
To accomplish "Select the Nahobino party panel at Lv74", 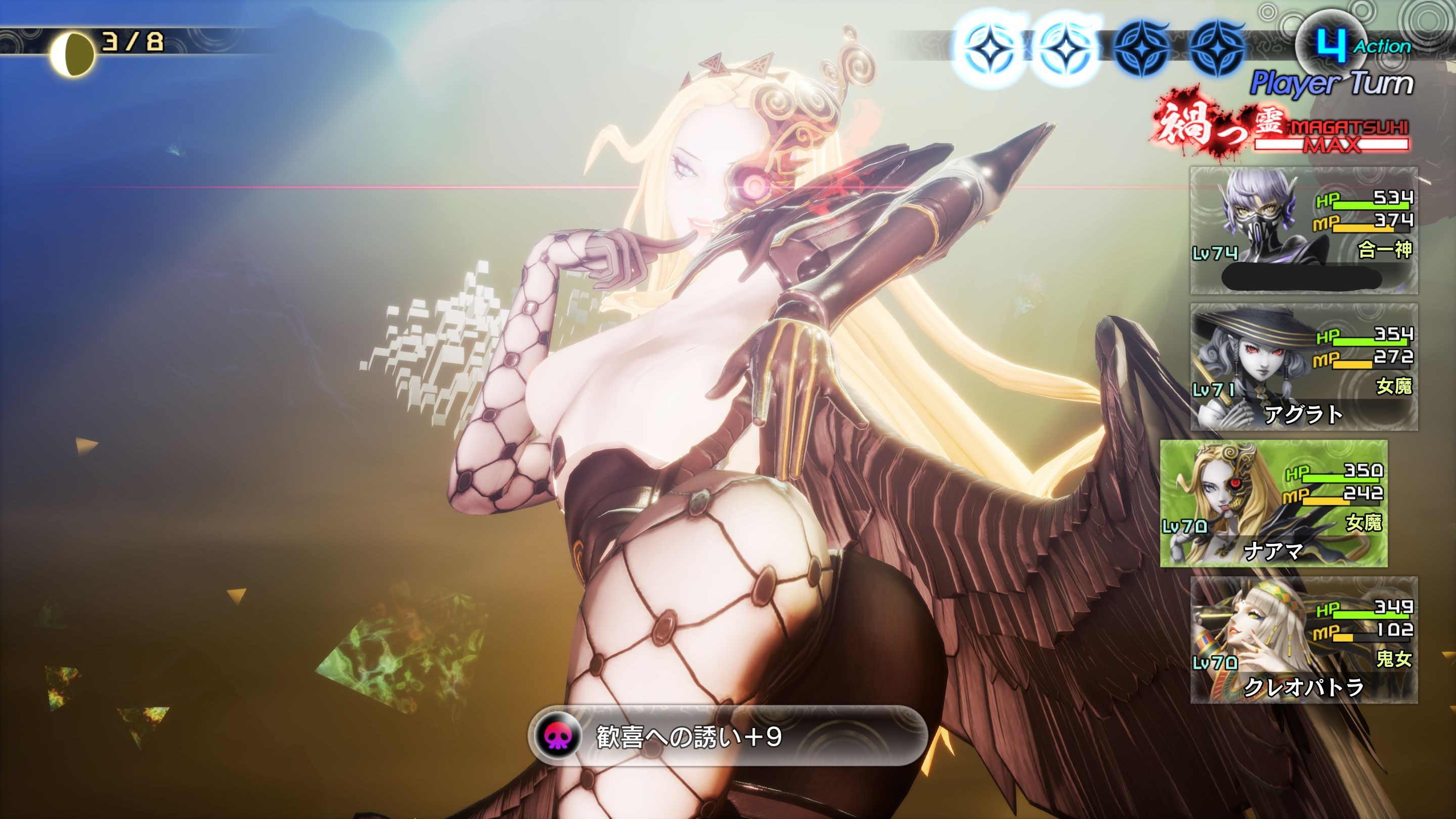I will (x=1303, y=230).
